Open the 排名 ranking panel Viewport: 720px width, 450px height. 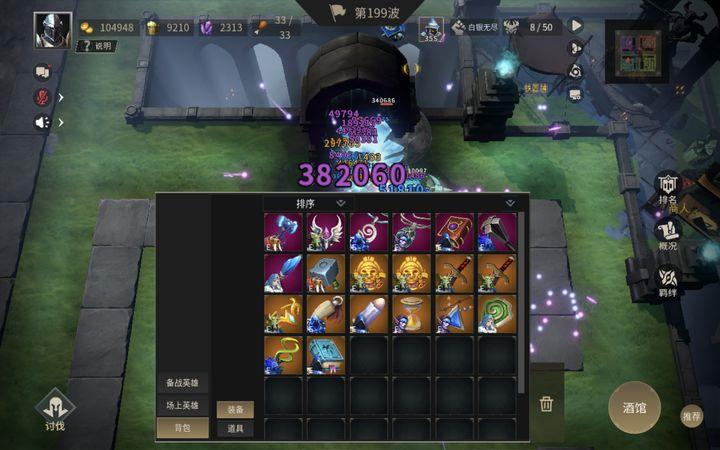tap(667, 190)
